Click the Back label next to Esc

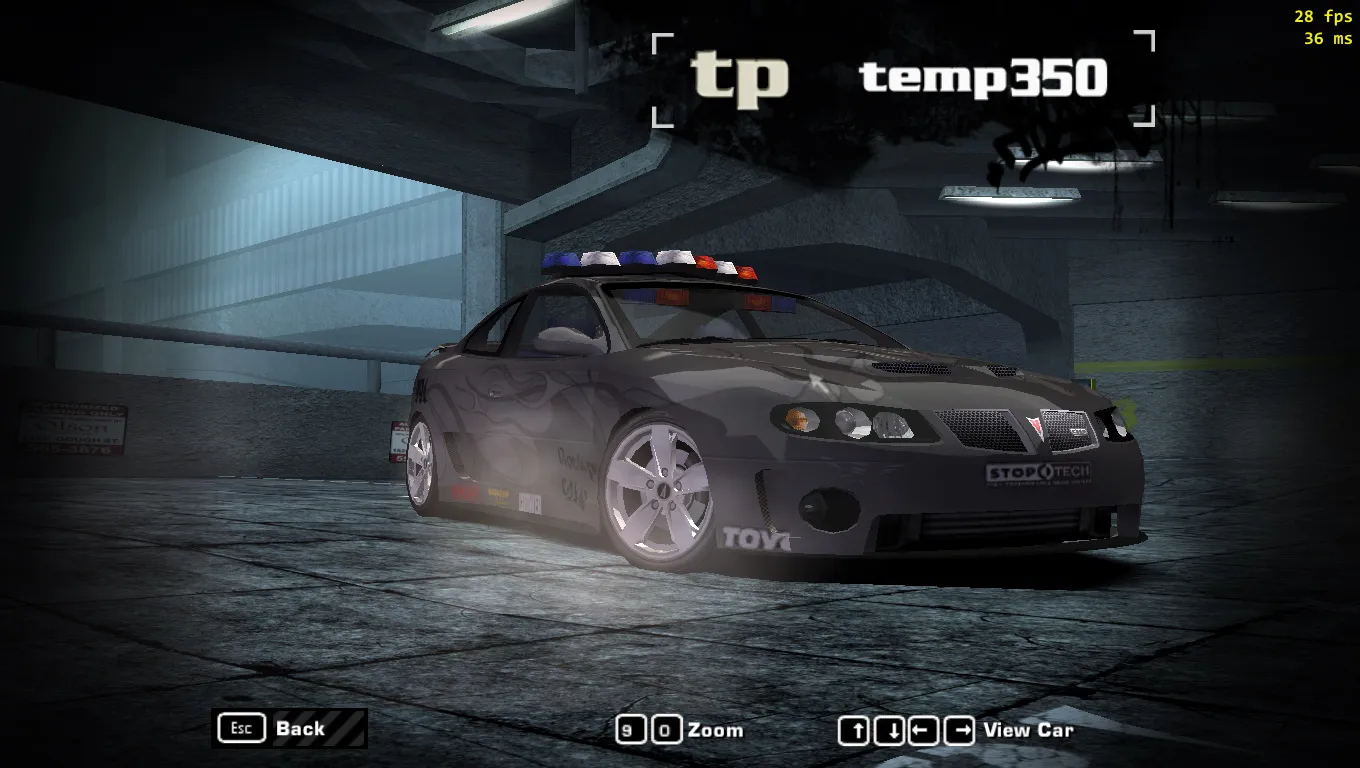click(x=299, y=729)
